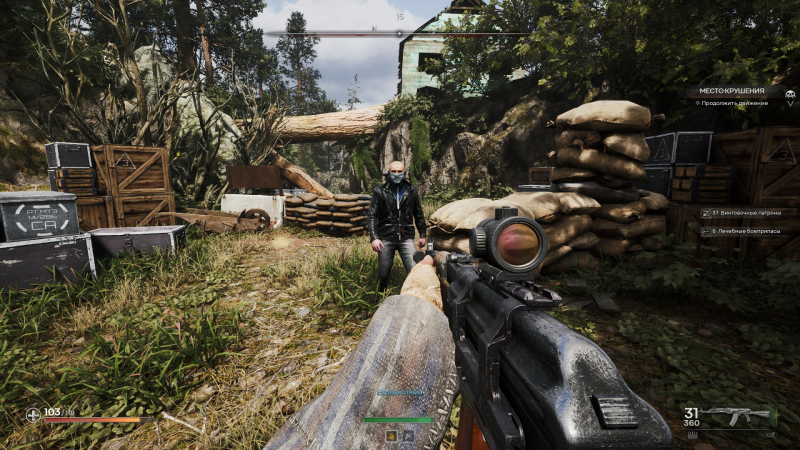Activate the grey ability icon next to the orange one
This screenshot has width=800, height=450.
pyautogui.click(x=407, y=435)
